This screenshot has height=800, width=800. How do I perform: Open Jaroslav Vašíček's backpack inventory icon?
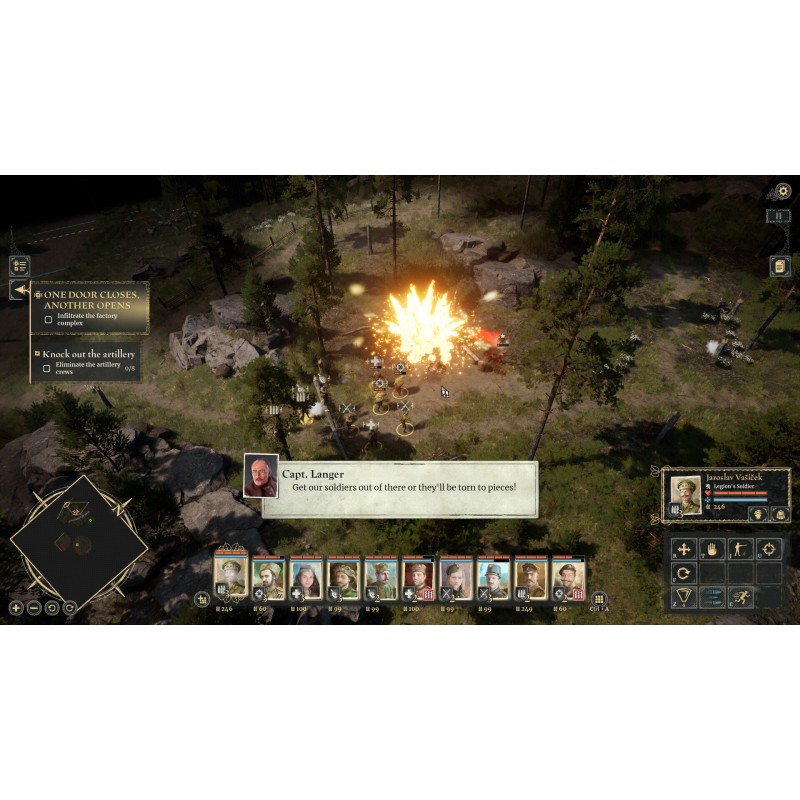pos(780,514)
